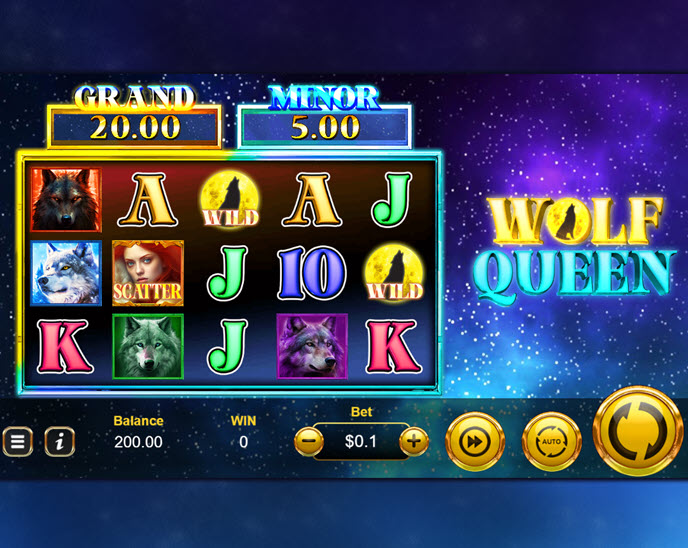Open the hamburger menu

tap(17, 441)
